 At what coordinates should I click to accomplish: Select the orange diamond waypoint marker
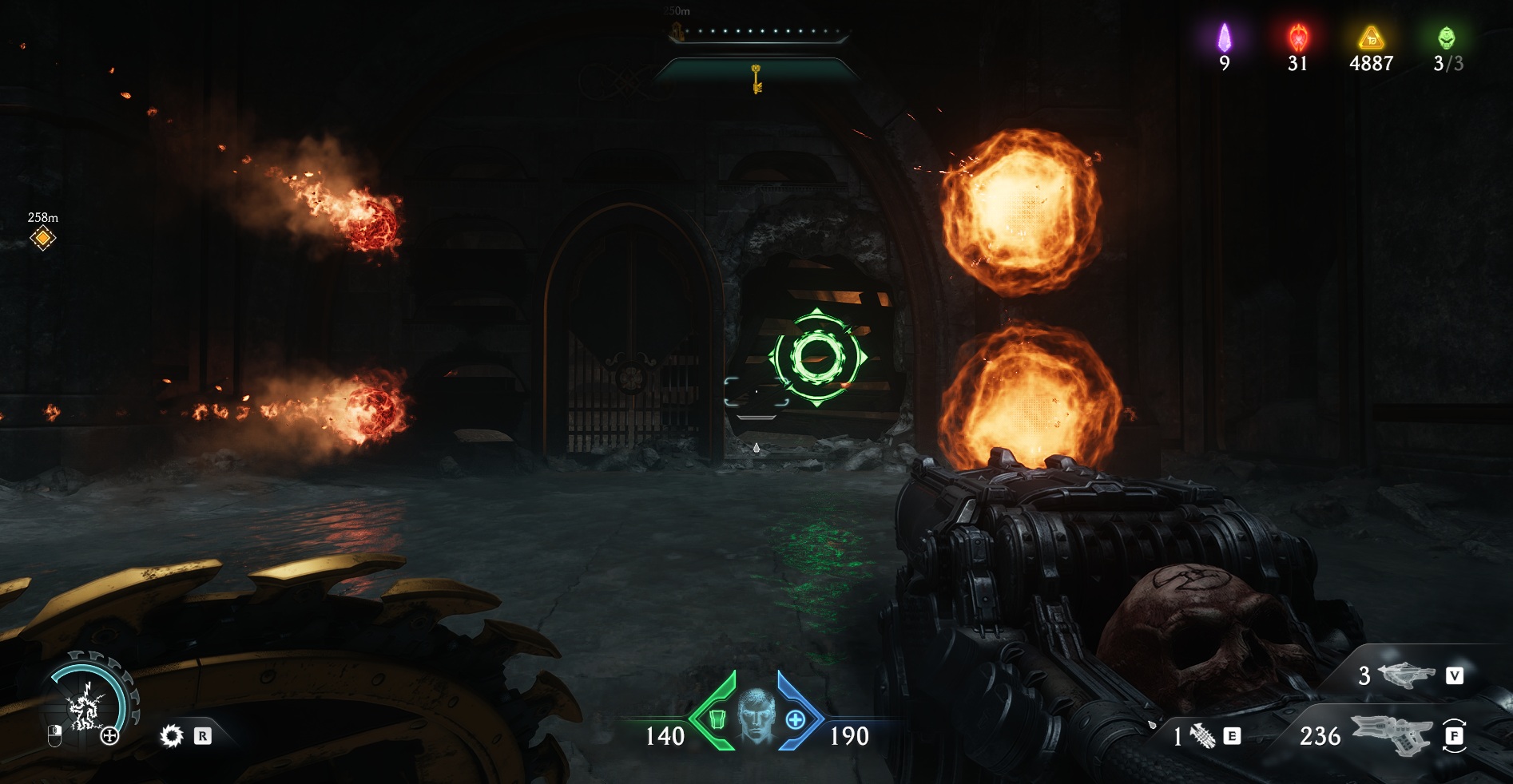pyautogui.click(x=43, y=238)
